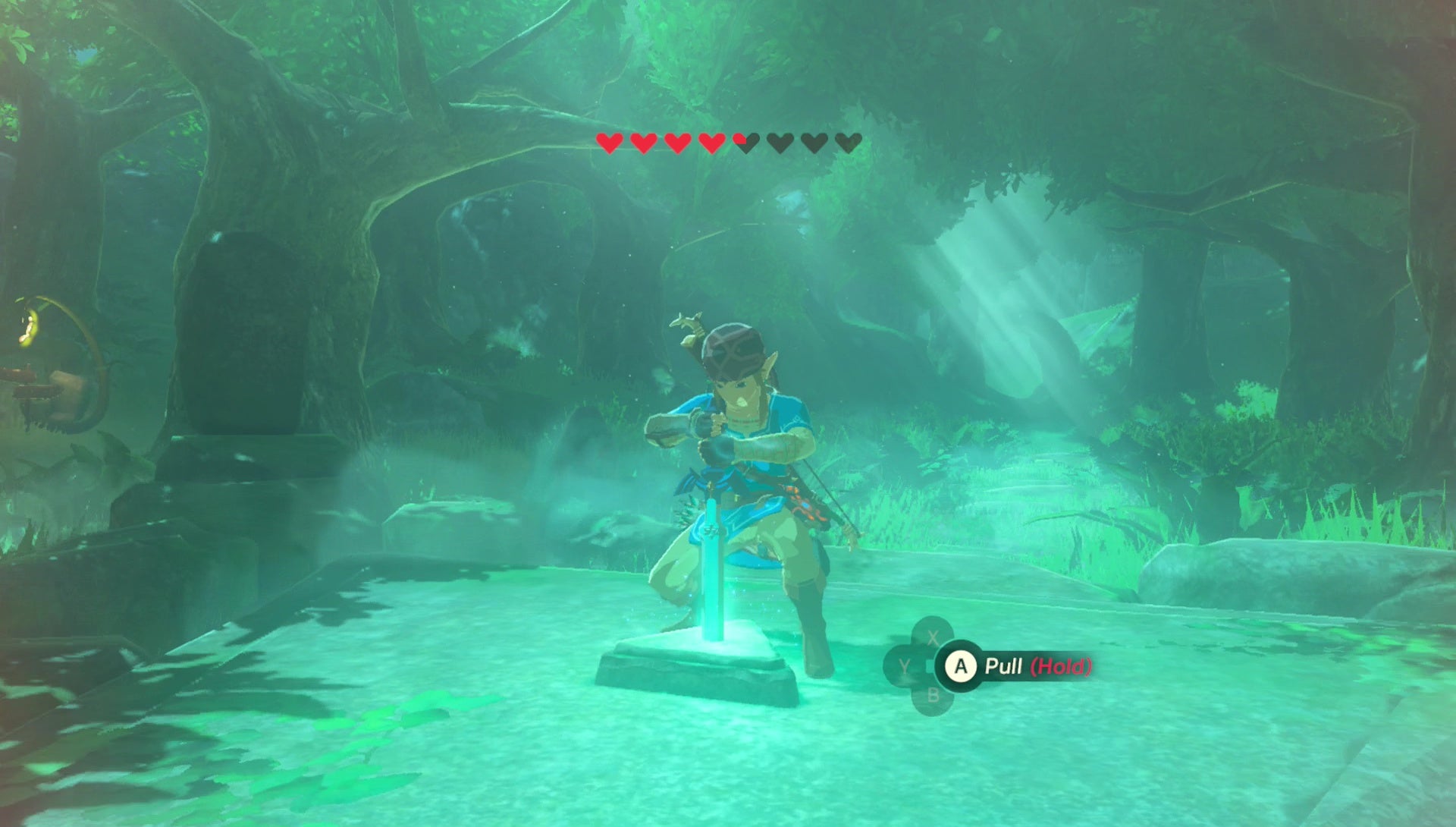
Task: Click the heart row health meter
Action: coord(728,143)
